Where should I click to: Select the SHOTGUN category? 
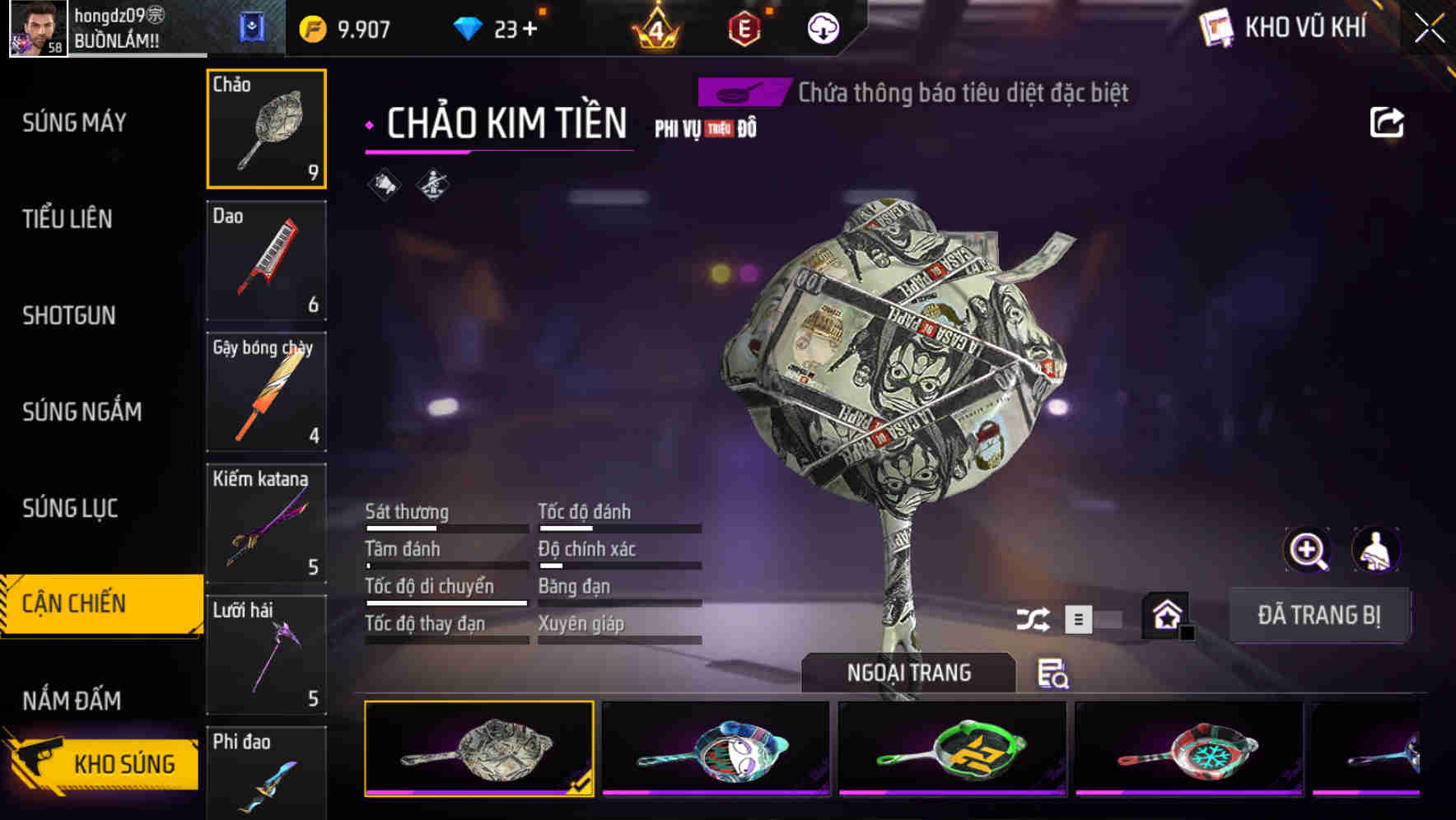tap(69, 315)
